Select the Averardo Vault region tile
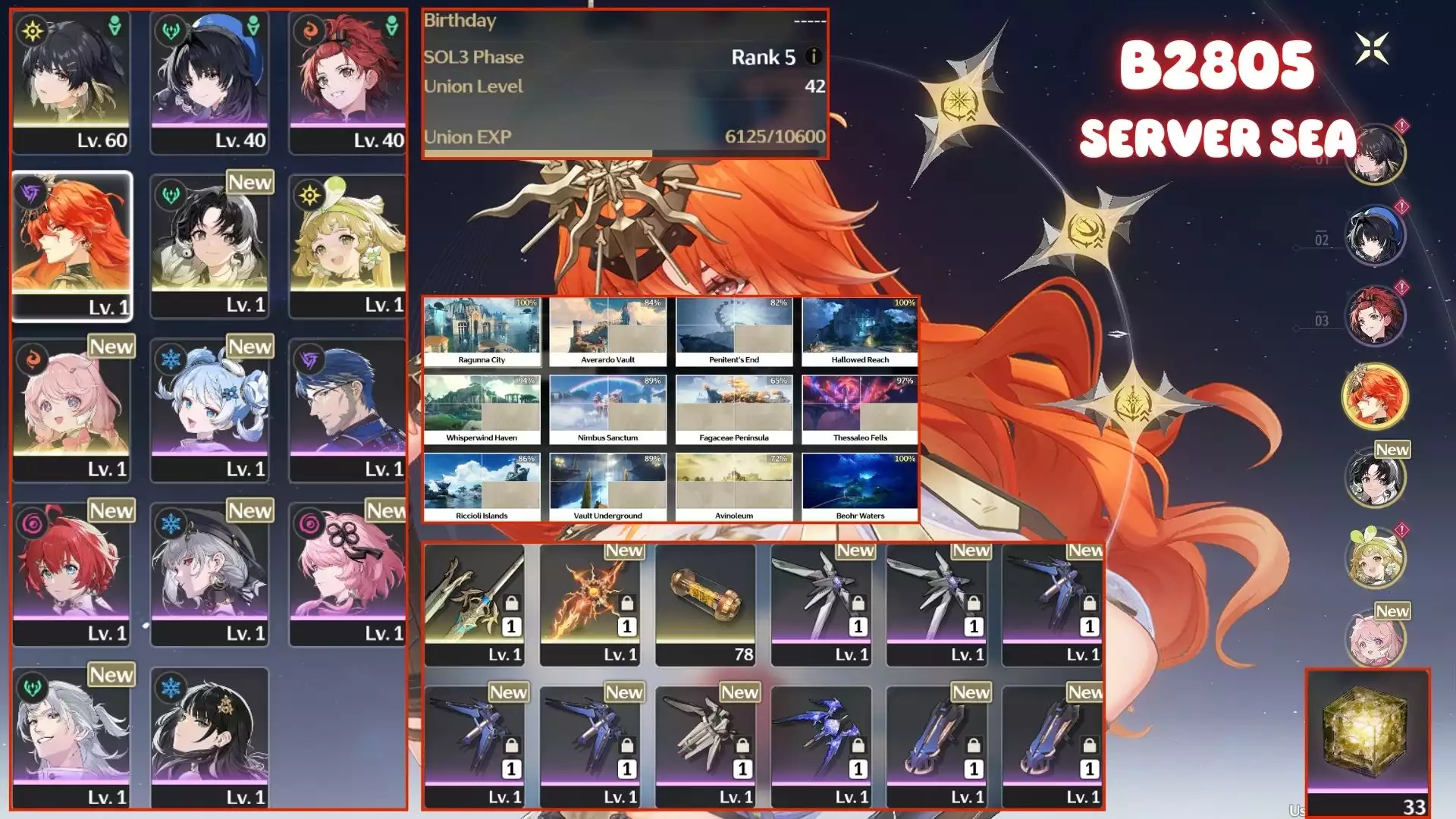The width and height of the screenshot is (1456, 819). [x=607, y=332]
